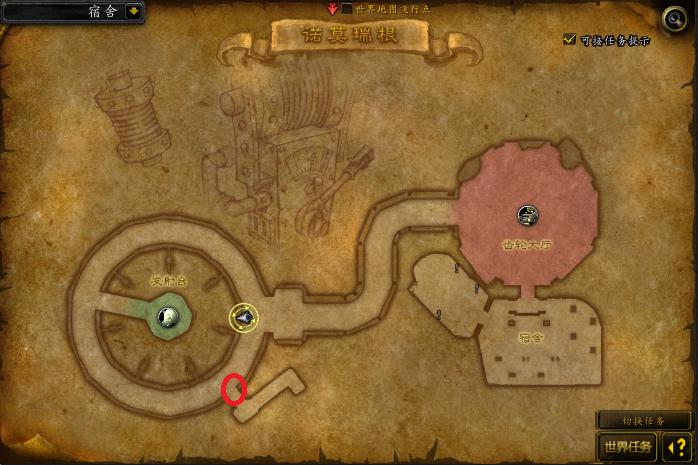The width and height of the screenshot is (698, 465).
Task: Toggle the 世界地图飞行点 checkbox
Action: (x=347, y=8)
